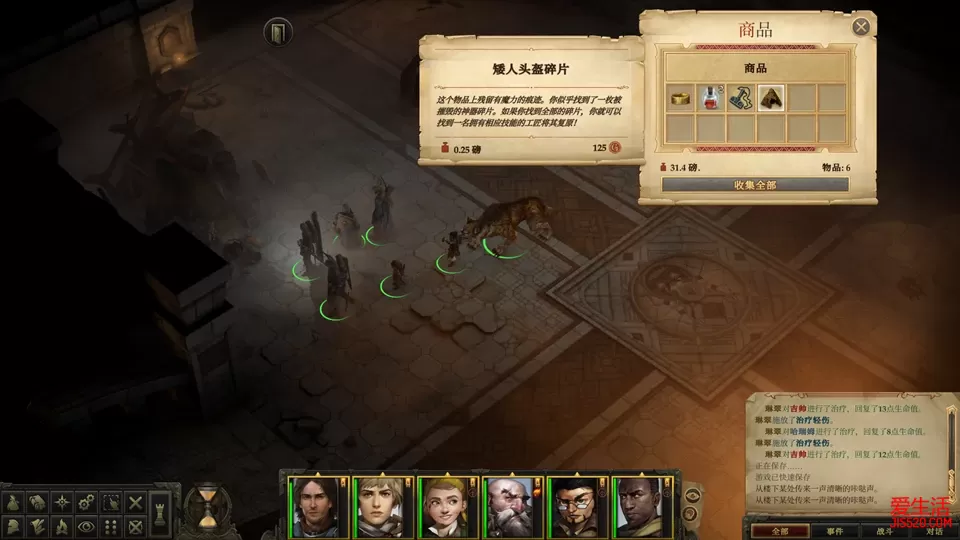Click the door icon at top
This screenshot has height=540, width=960.
pyautogui.click(x=277, y=33)
